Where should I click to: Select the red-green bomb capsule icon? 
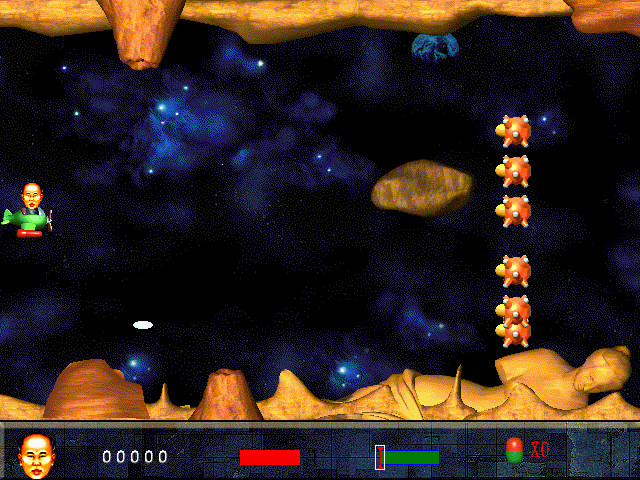515,451
